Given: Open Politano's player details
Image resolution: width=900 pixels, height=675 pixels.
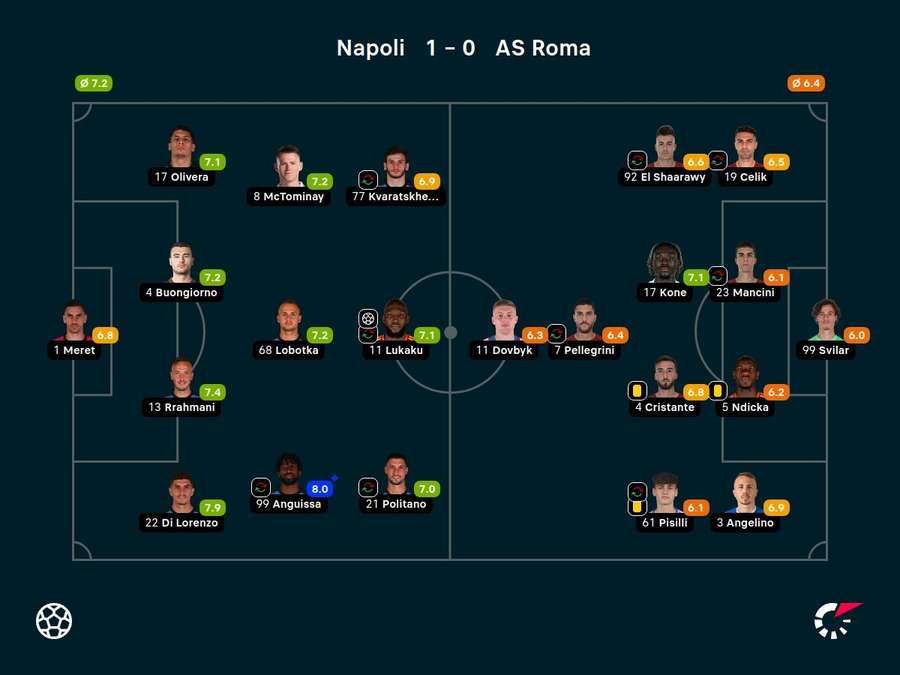Looking at the screenshot, I should [x=397, y=475].
